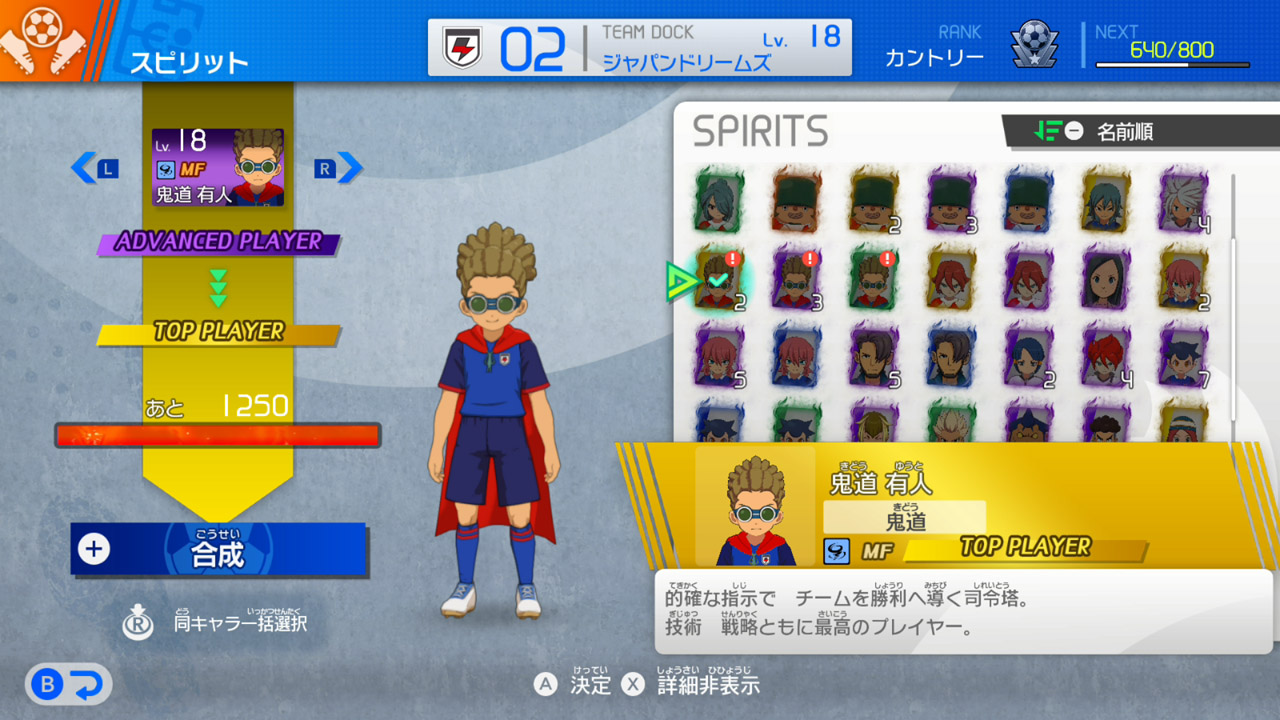Pick the orange-framed green-hat spirit card

pyautogui.click(x=797, y=201)
